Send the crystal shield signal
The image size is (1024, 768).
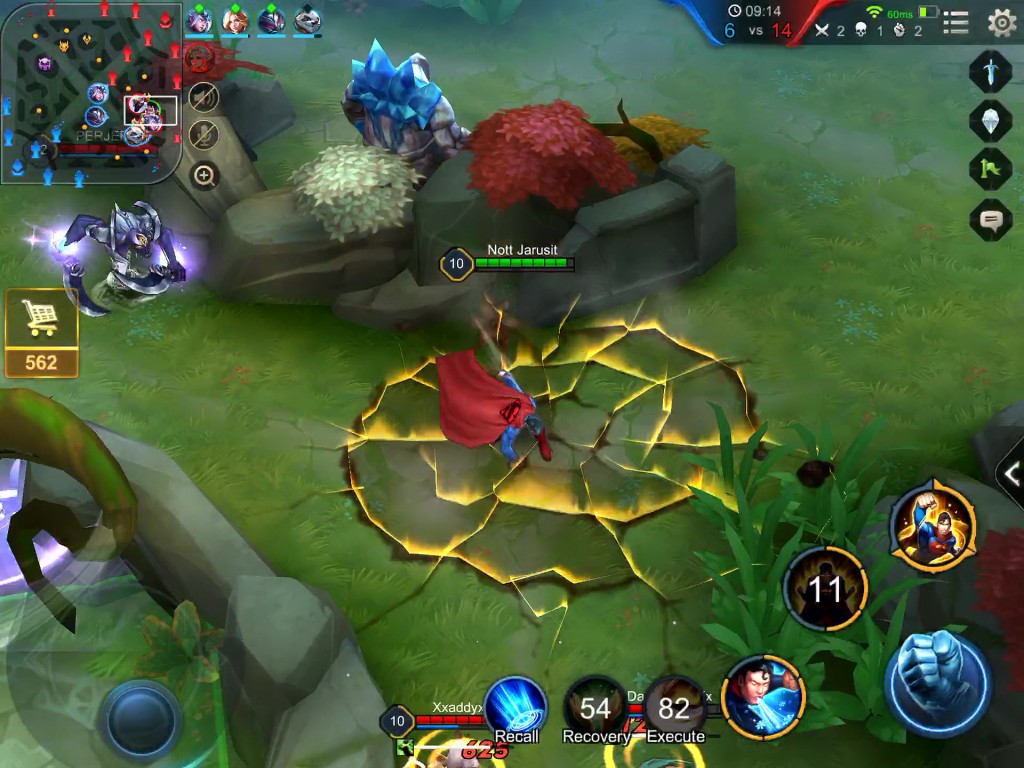pyautogui.click(x=990, y=120)
